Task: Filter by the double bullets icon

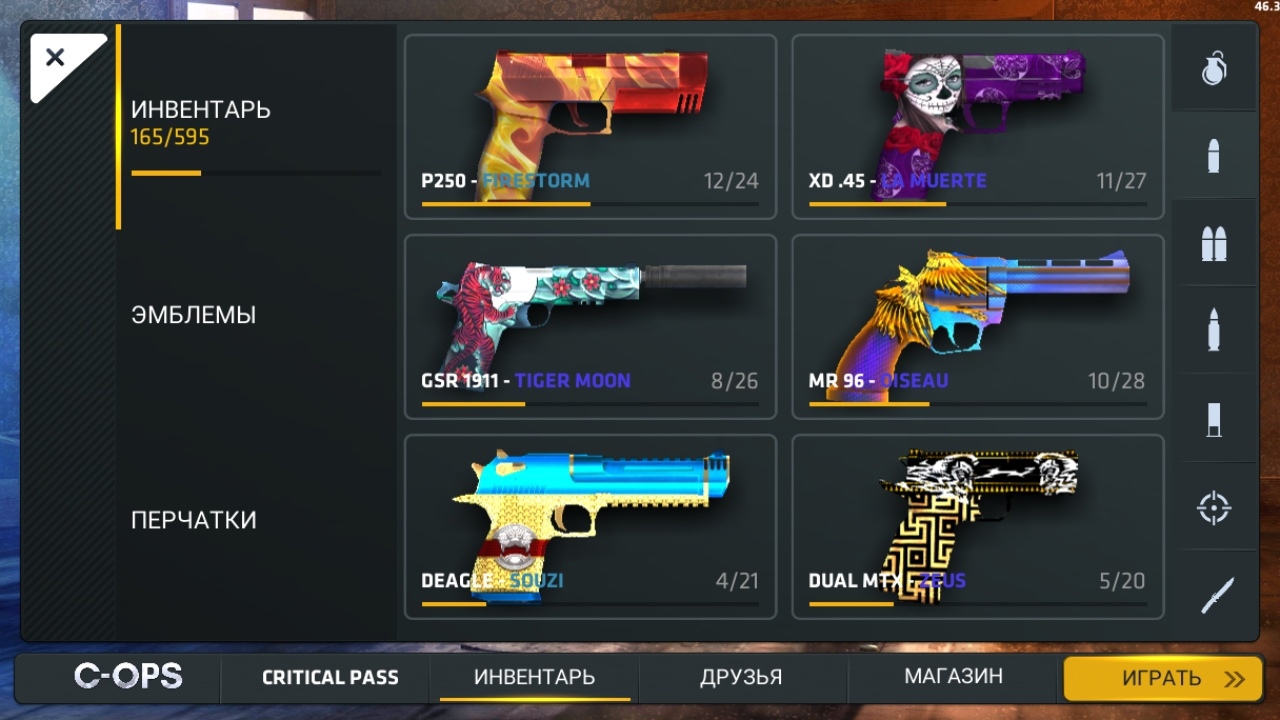Action: click(x=1214, y=244)
